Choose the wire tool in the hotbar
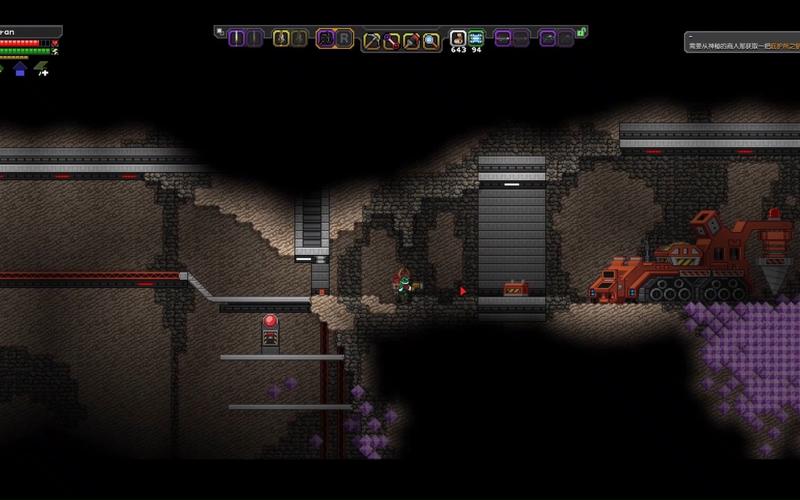 [x=391, y=40]
